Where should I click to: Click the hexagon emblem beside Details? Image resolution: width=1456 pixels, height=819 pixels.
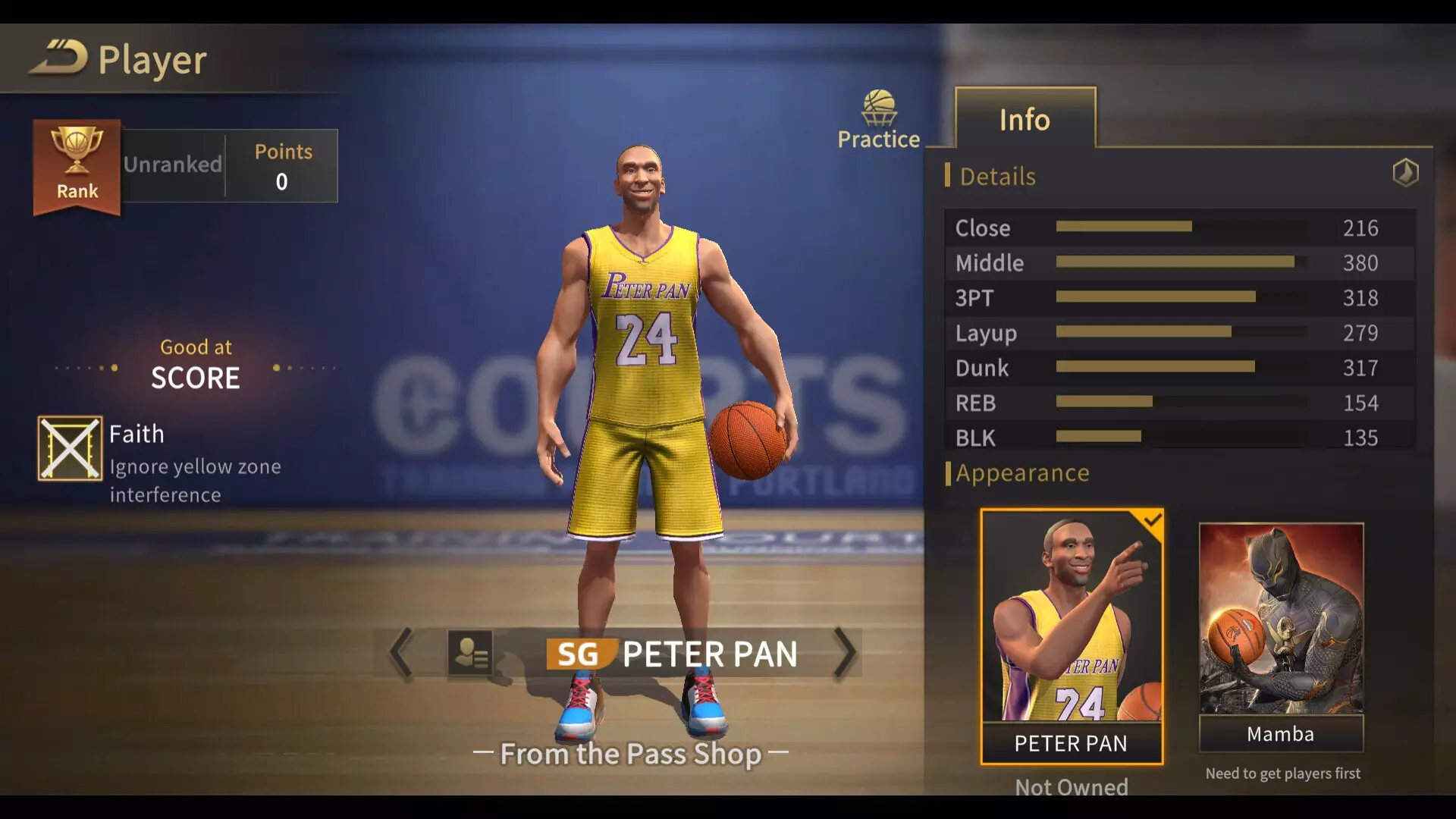(1405, 173)
